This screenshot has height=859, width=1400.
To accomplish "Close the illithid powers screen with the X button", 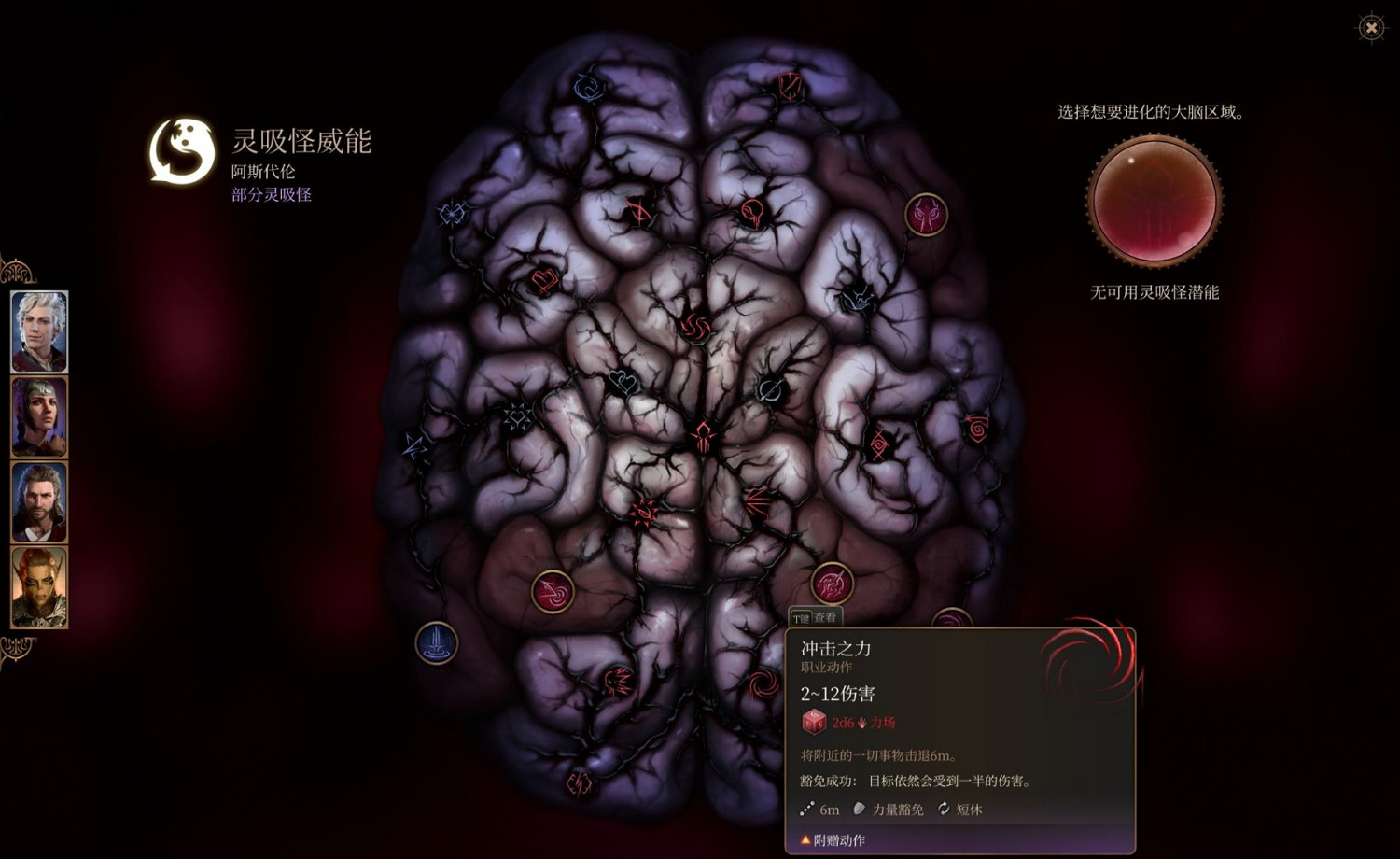I will pos(1369,29).
